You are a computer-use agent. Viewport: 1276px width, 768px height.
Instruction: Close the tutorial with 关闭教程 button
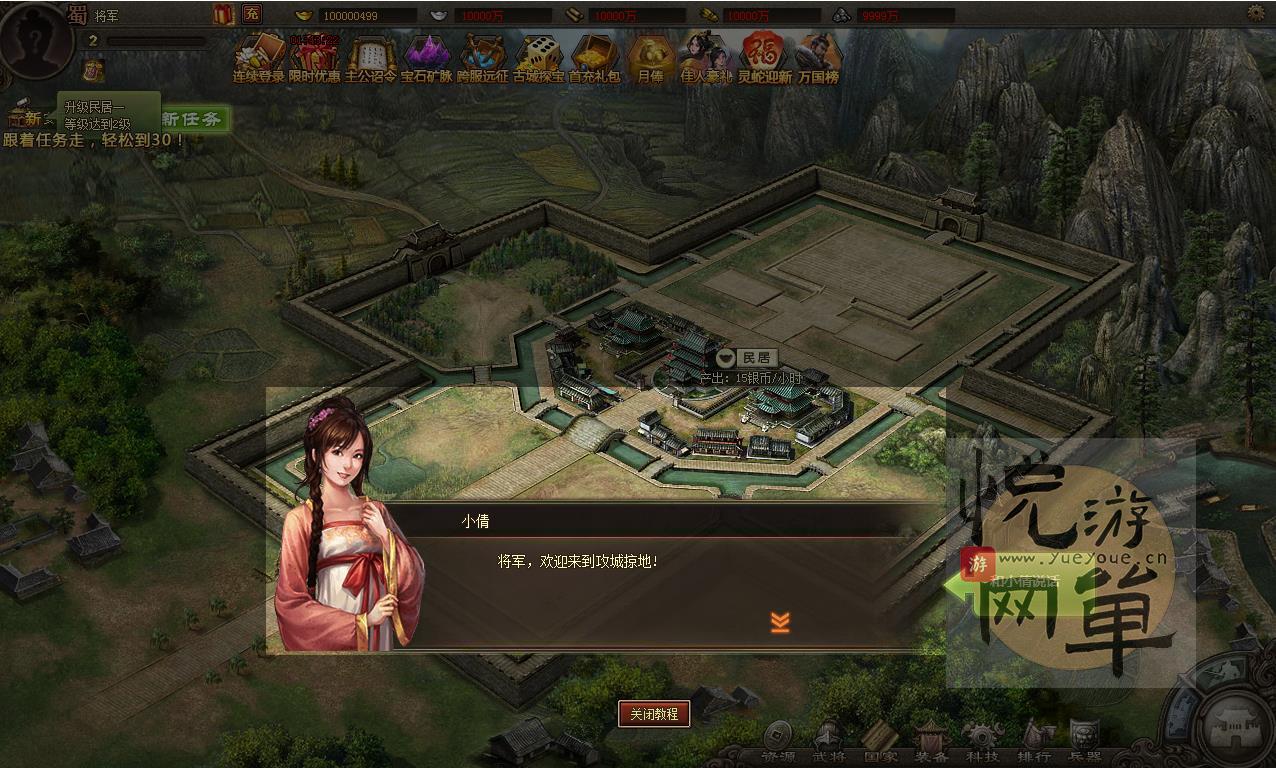tap(654, 714)
